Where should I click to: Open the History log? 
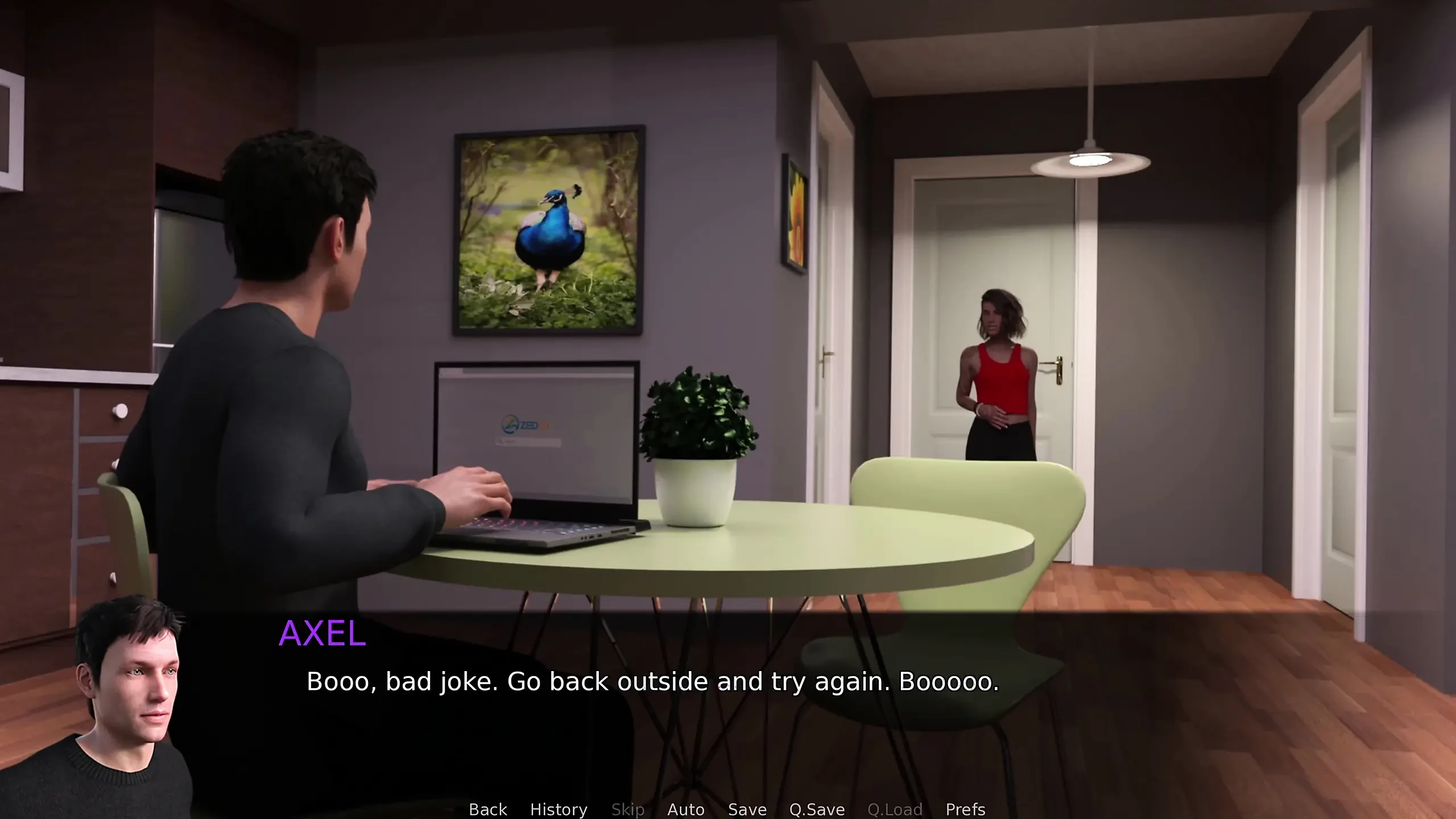(559, 809)
